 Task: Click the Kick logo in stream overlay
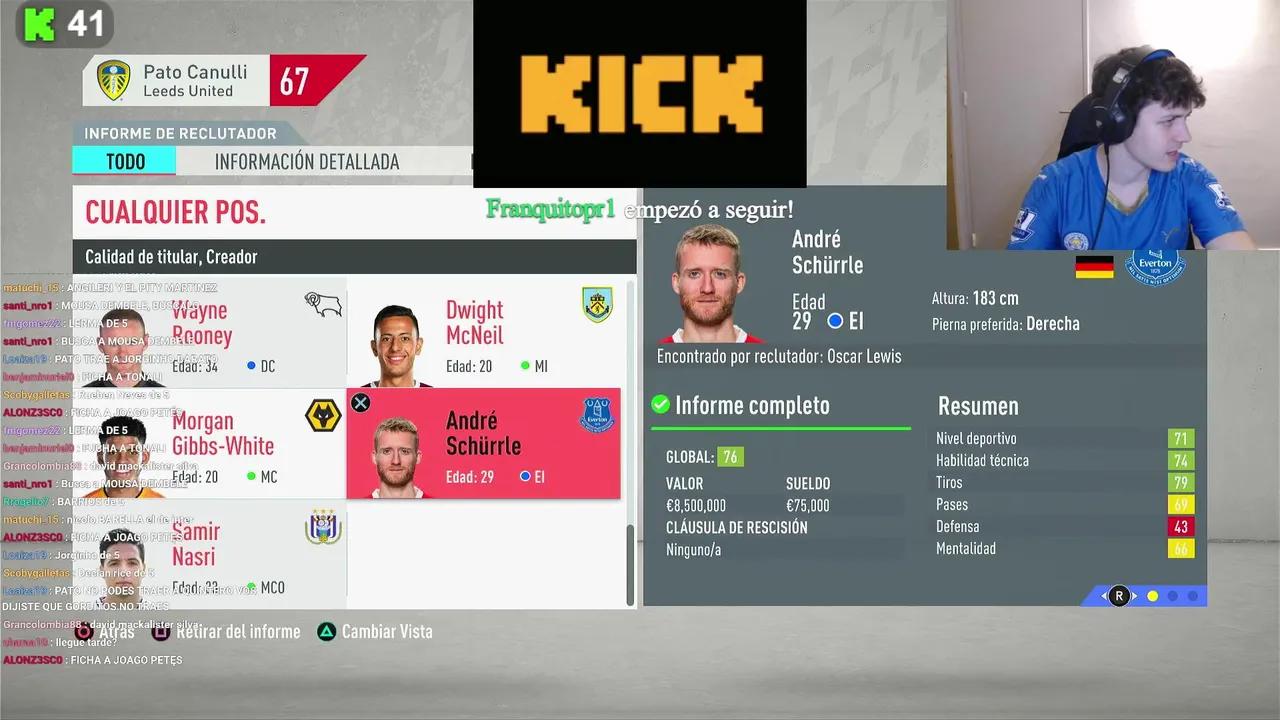point(640,94)
